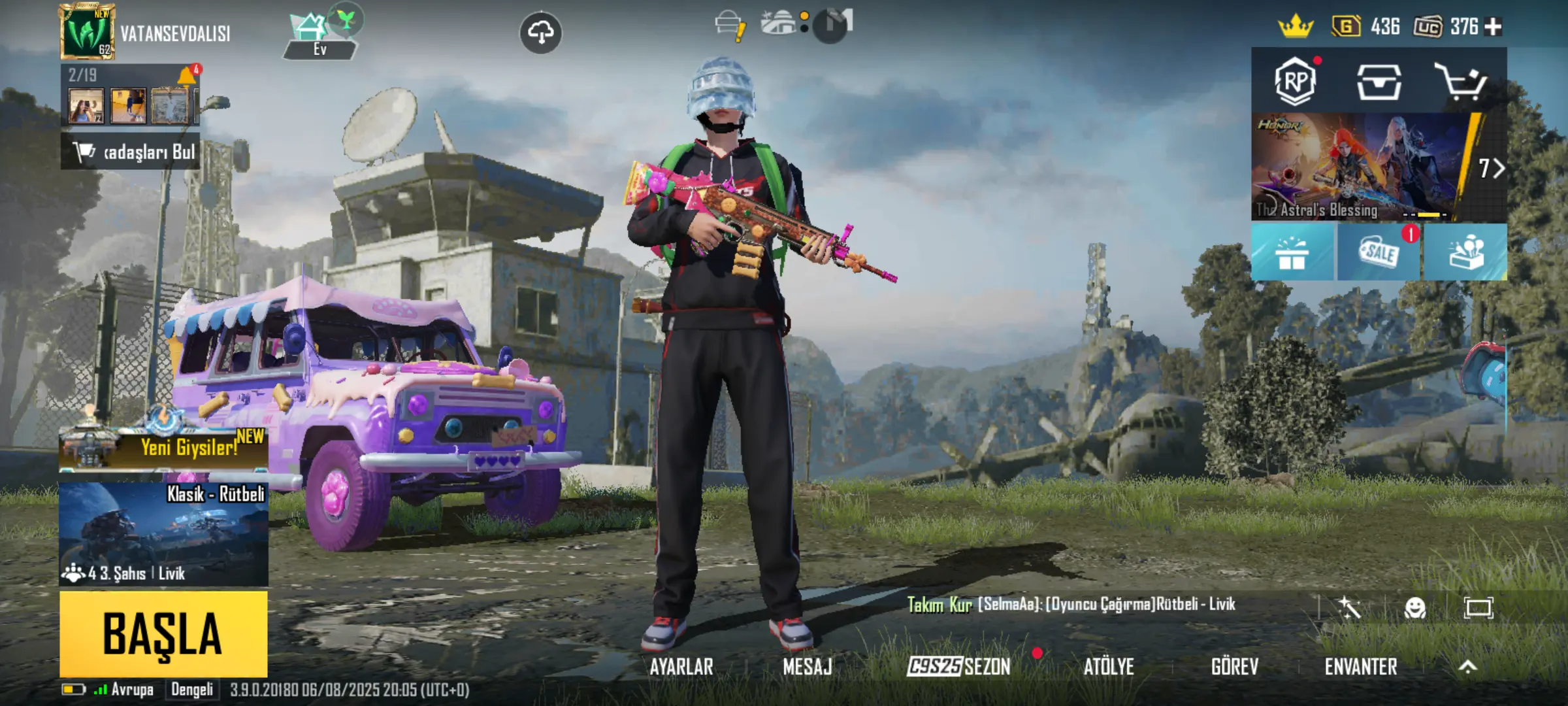Screen dimensions: 1568x706
Task: Open the shopping cart shop
Action: [1461, 82]
